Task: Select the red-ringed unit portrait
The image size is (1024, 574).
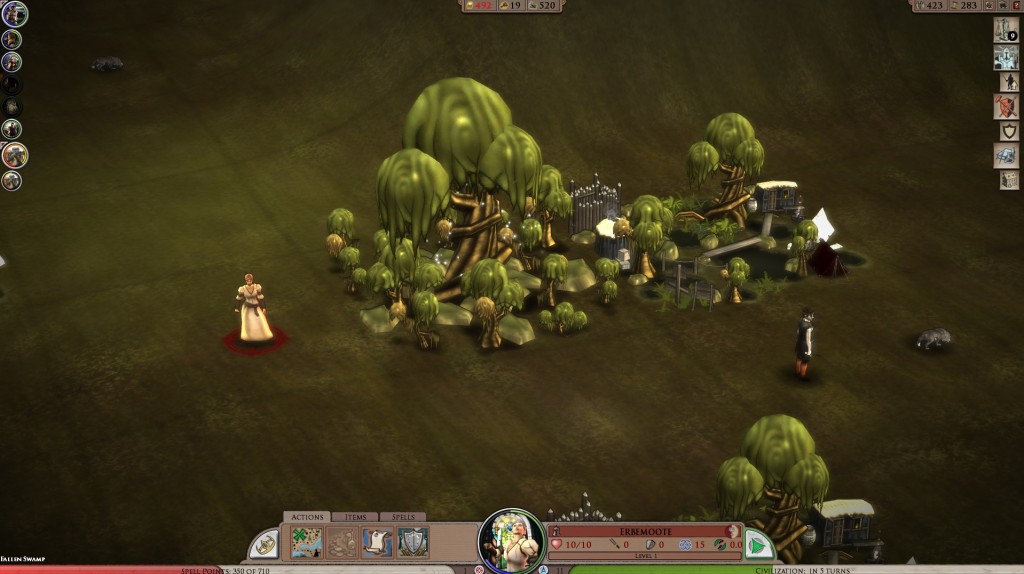Action: point(14,155)
